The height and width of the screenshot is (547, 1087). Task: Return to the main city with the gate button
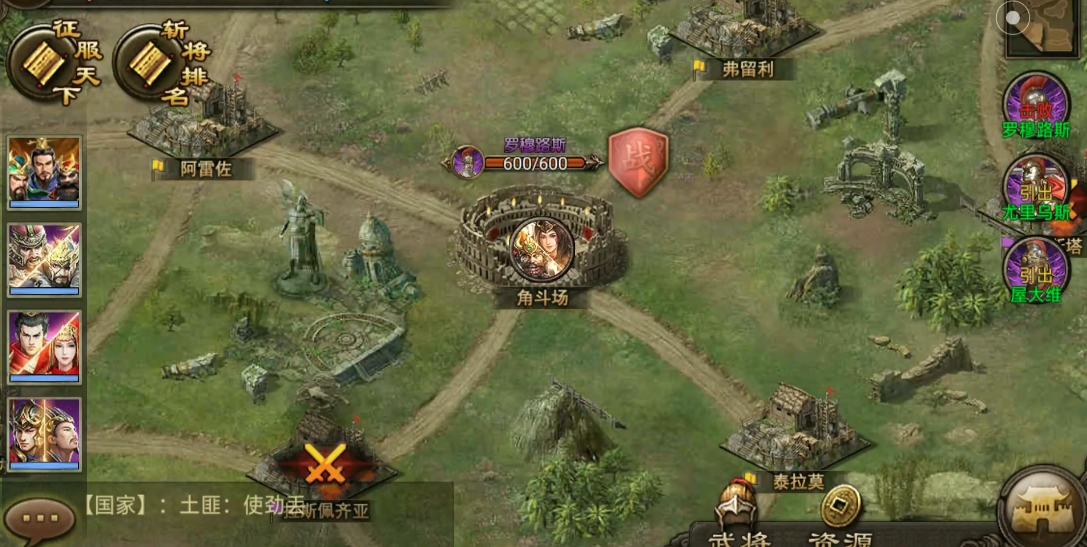(x=1042, y=508)
